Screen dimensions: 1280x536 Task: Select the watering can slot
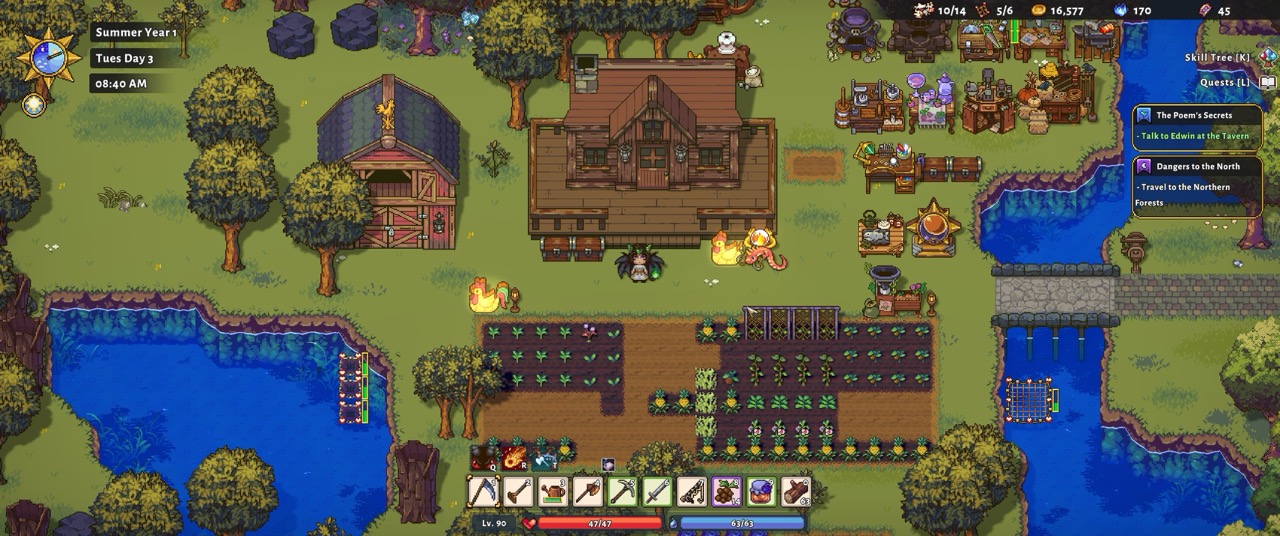(x=553, y=492)
